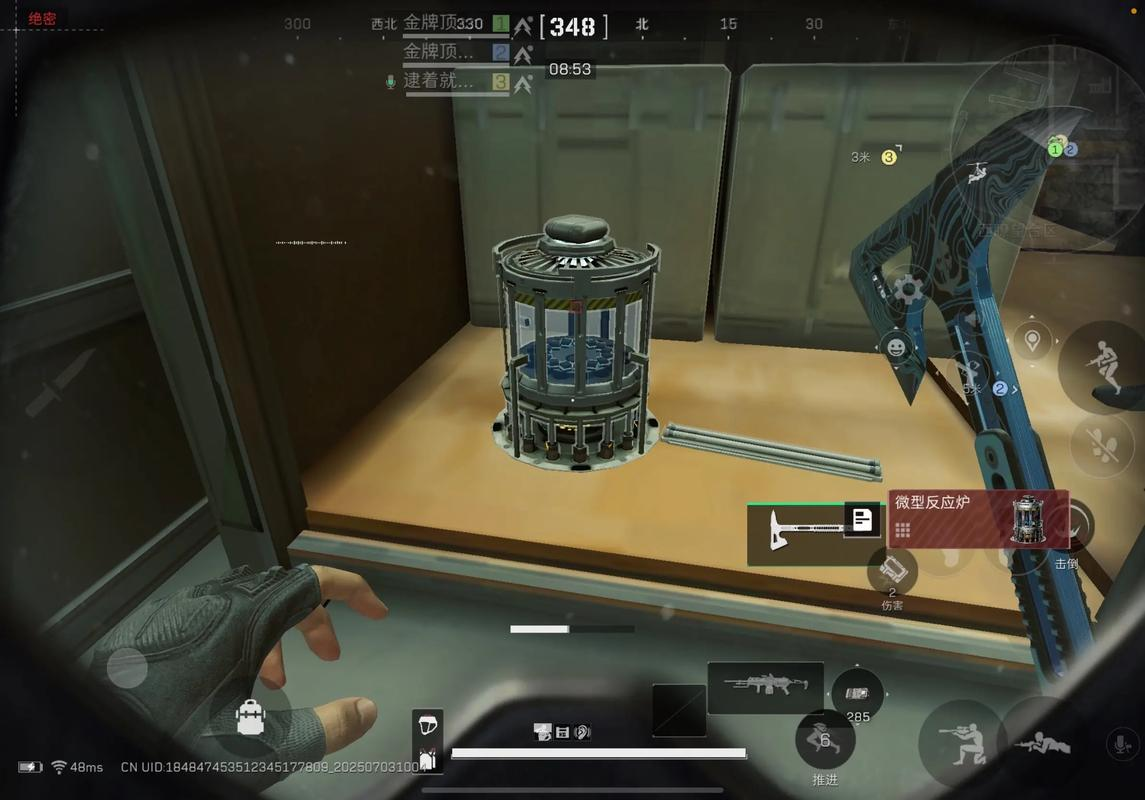The image size is (1145, 800).
Task: Tap the crouch stance button
Action: tap(961, 743)
